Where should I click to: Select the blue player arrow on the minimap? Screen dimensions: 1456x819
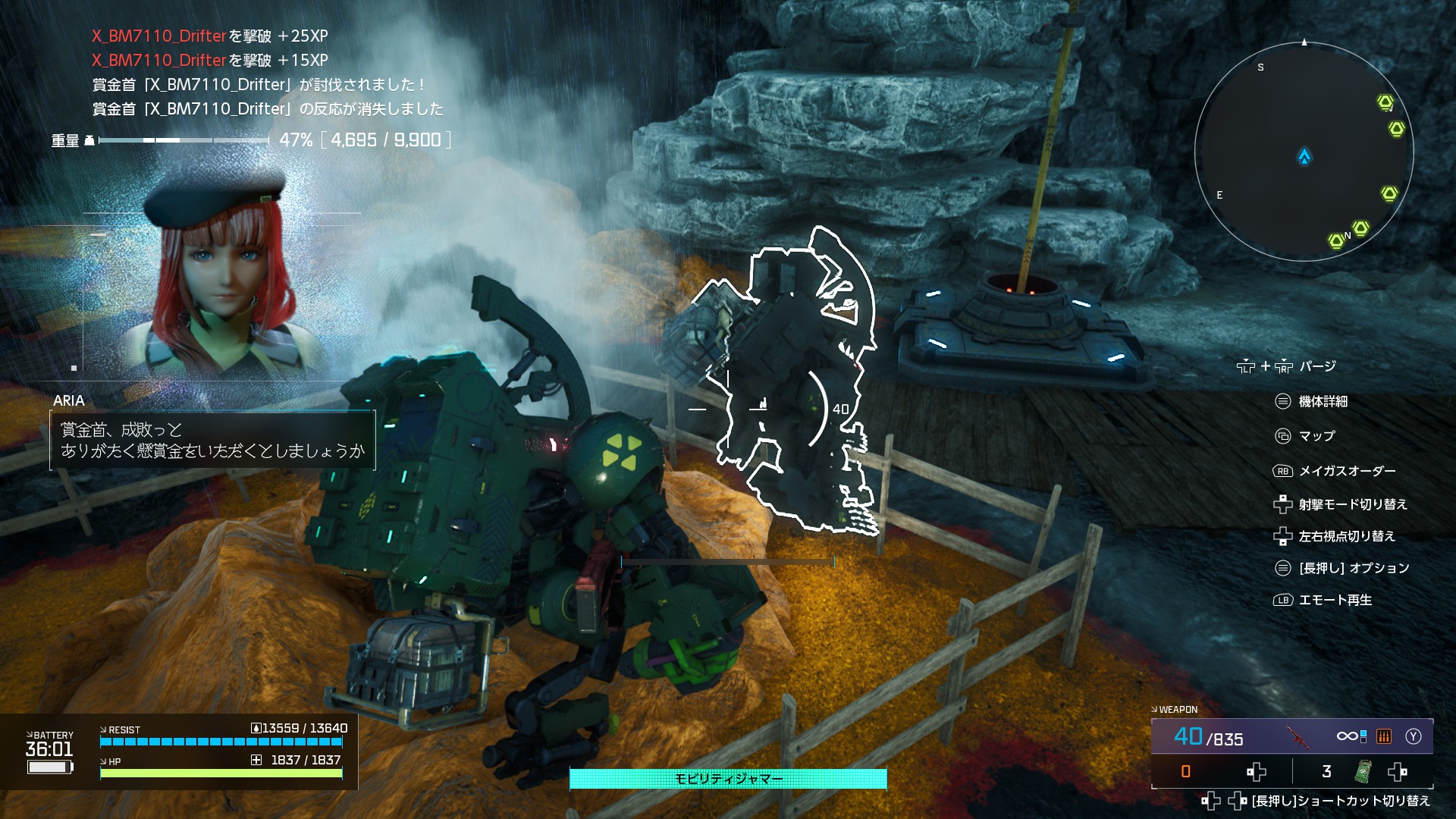[1304, 157]
